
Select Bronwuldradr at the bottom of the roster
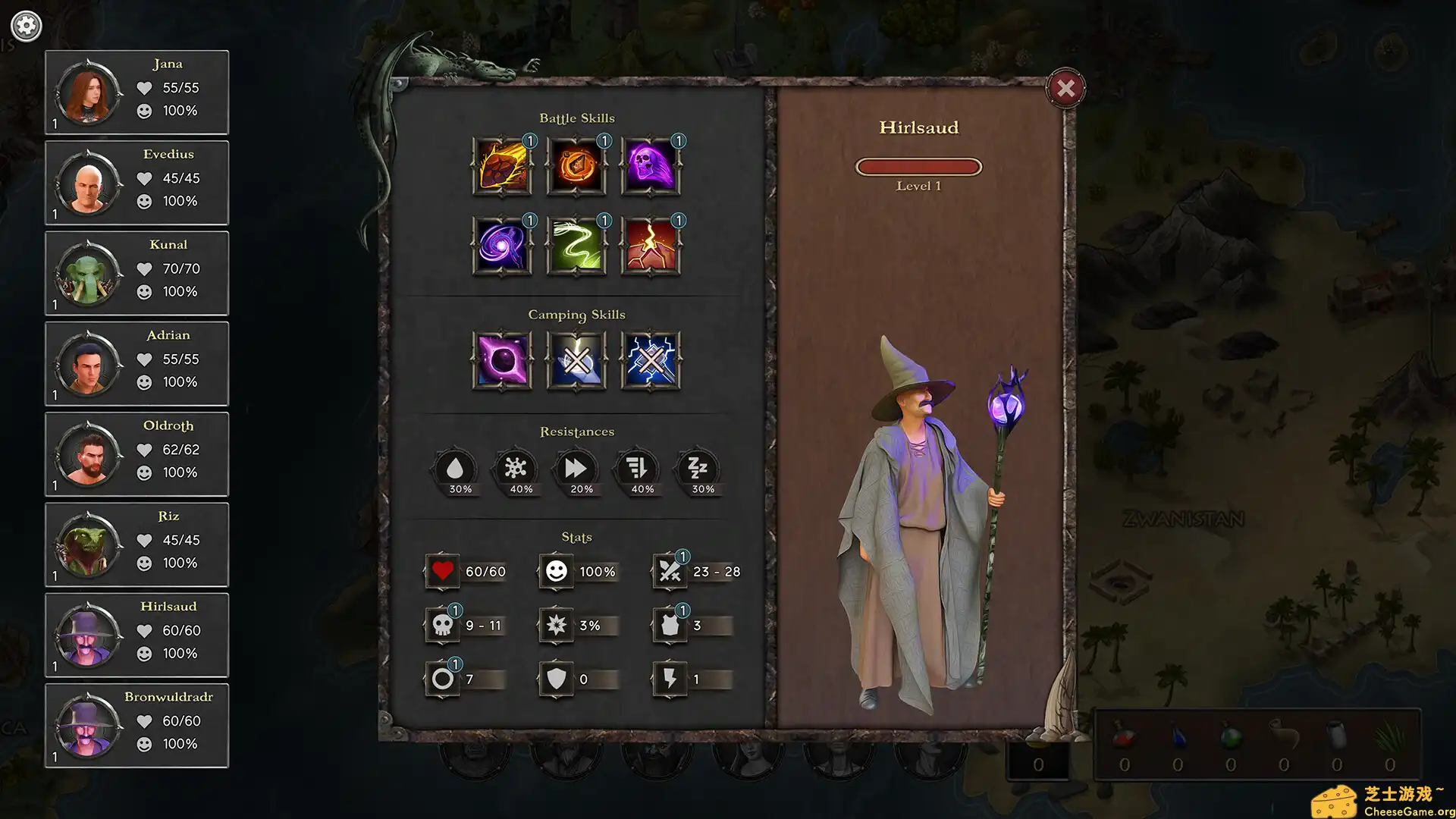[136, 726]
